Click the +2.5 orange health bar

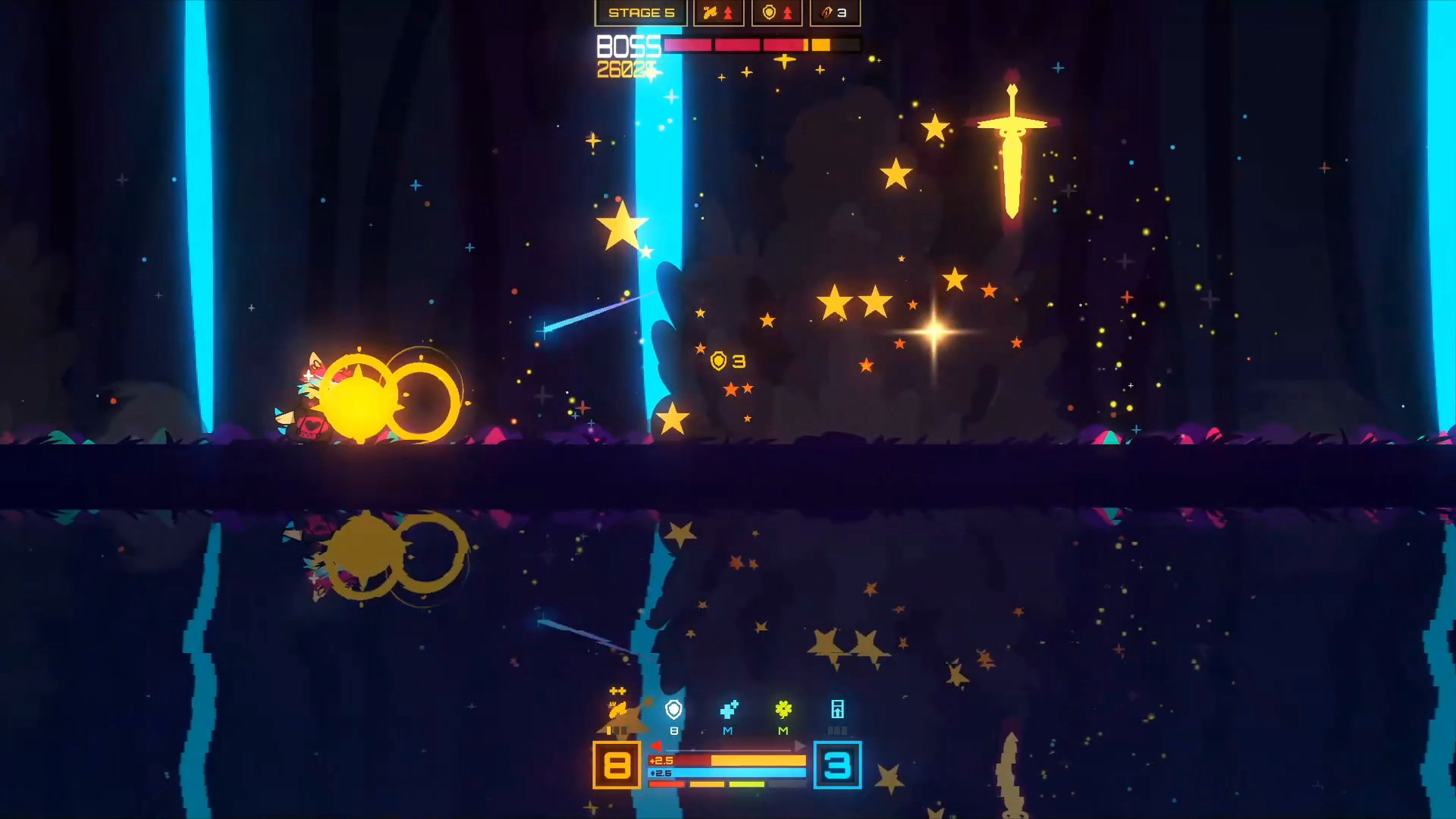(x=728, y=761)
